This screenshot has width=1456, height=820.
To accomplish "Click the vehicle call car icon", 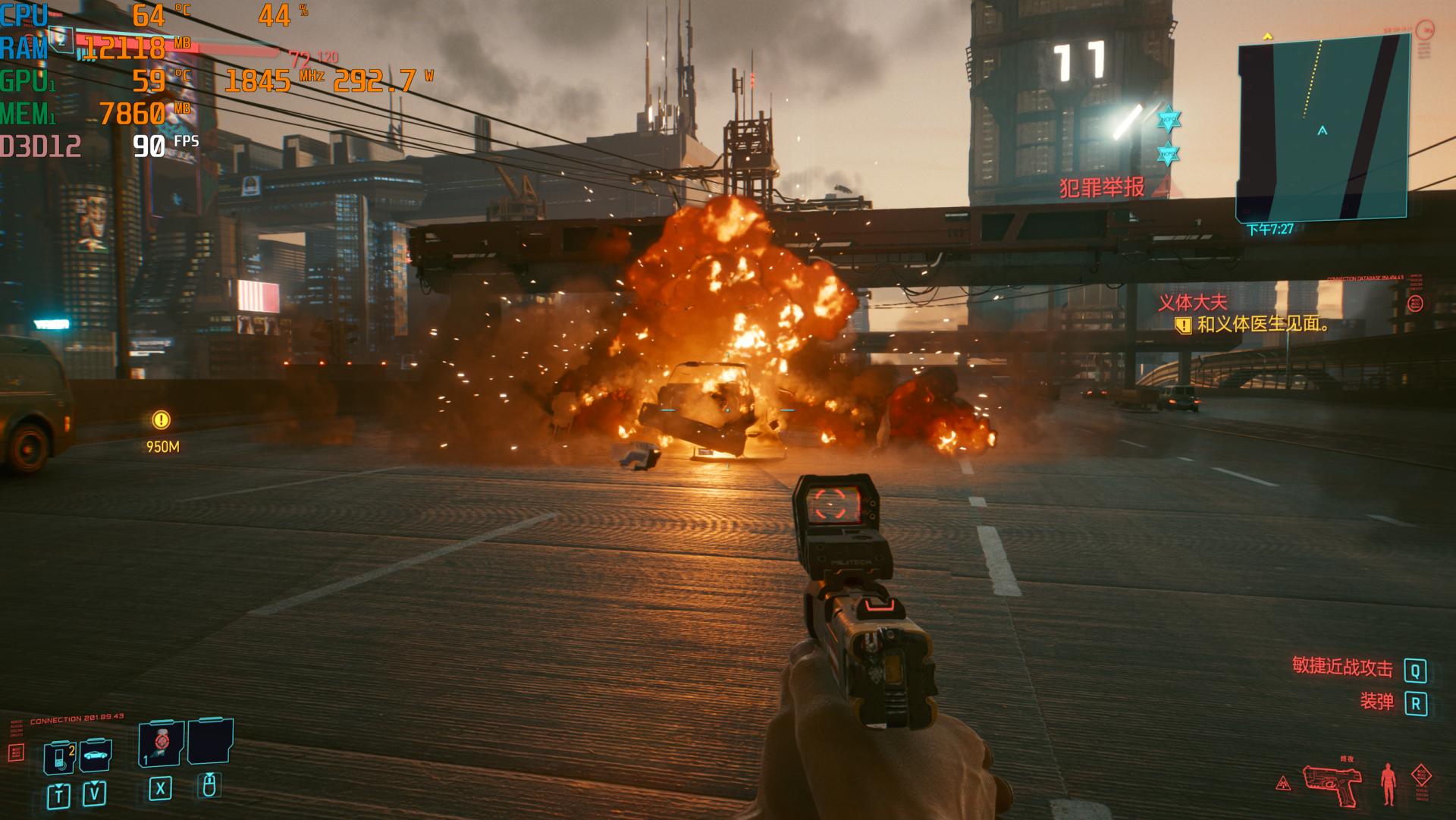I will [x=96, y=755].
